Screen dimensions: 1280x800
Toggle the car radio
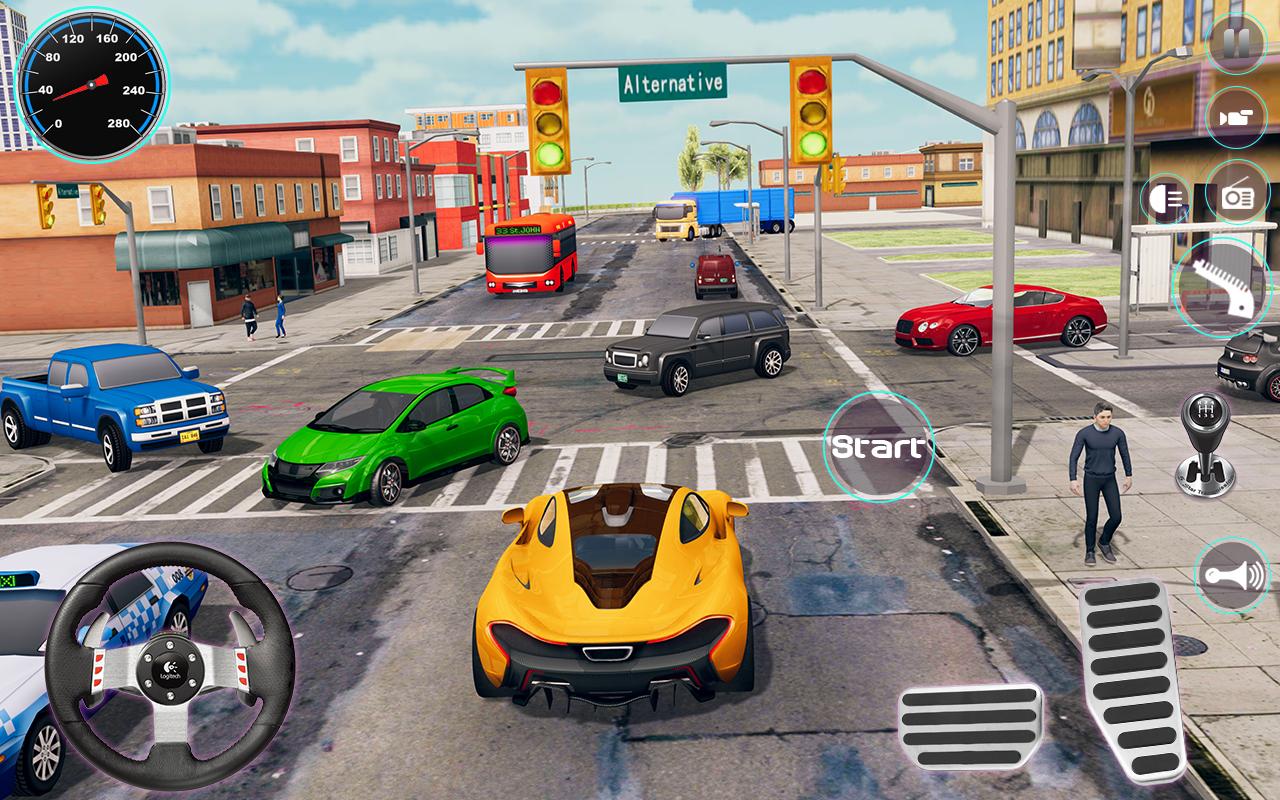pos(1238,196)
